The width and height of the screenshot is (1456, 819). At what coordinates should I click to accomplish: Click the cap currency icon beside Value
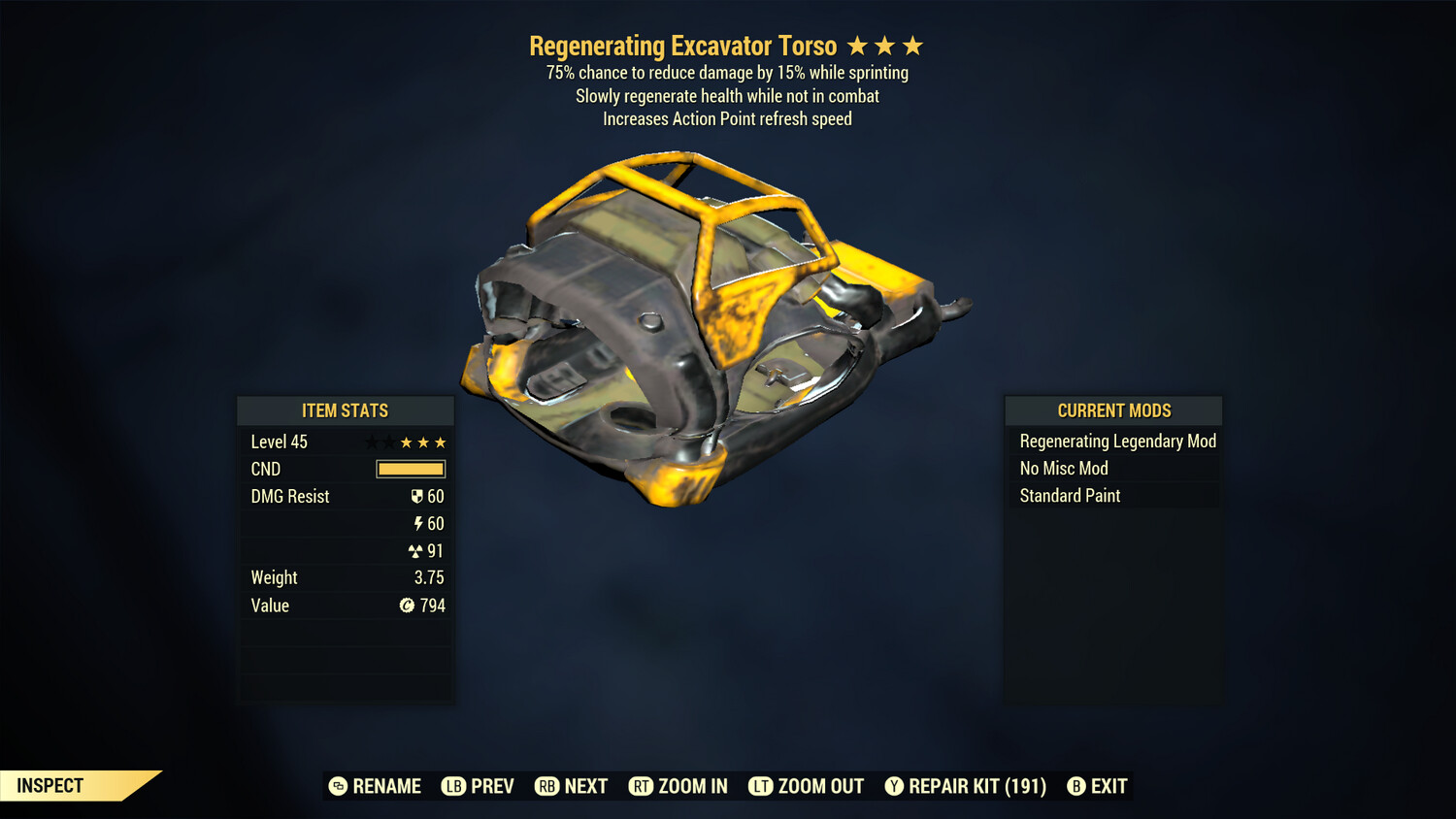[407, 605]
